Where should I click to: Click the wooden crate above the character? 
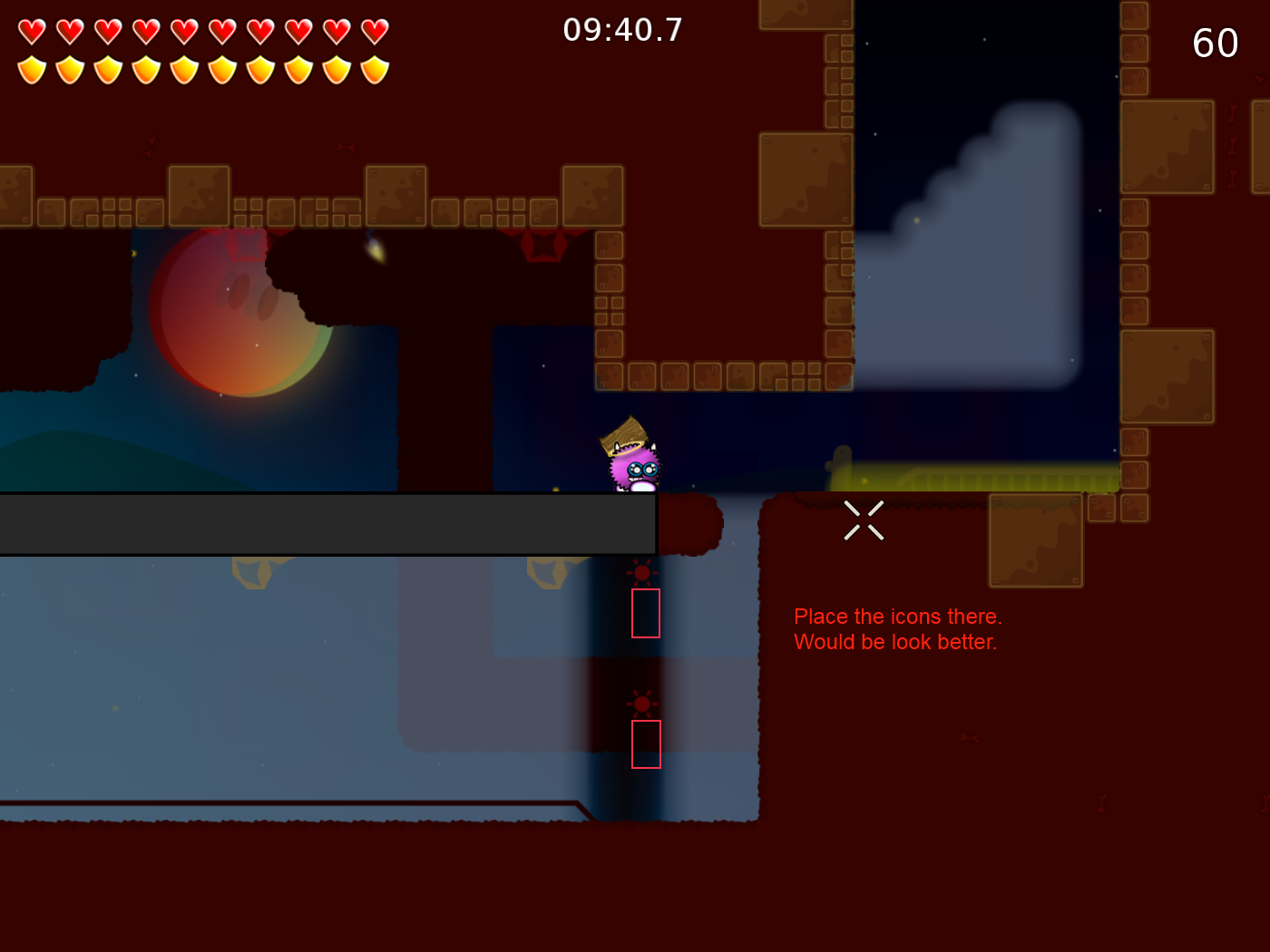[626, 433]
